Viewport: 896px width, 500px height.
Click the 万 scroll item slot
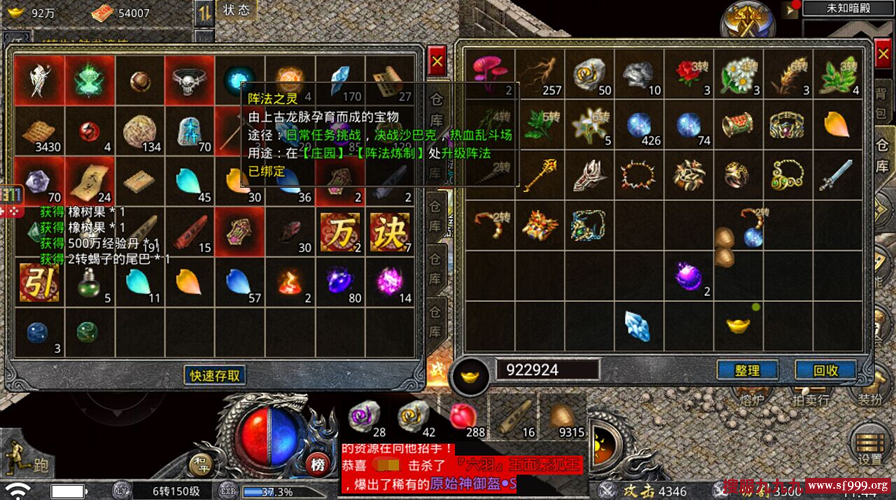coord(339,232)
